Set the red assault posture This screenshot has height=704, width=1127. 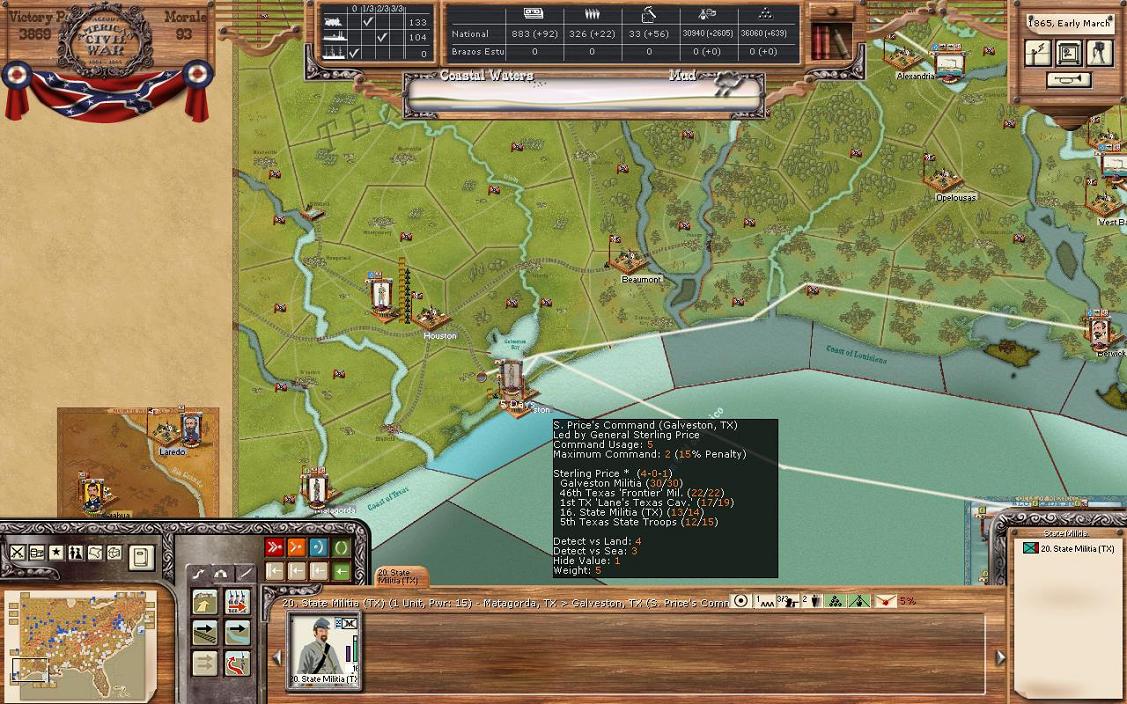click(x=274, y=547)
